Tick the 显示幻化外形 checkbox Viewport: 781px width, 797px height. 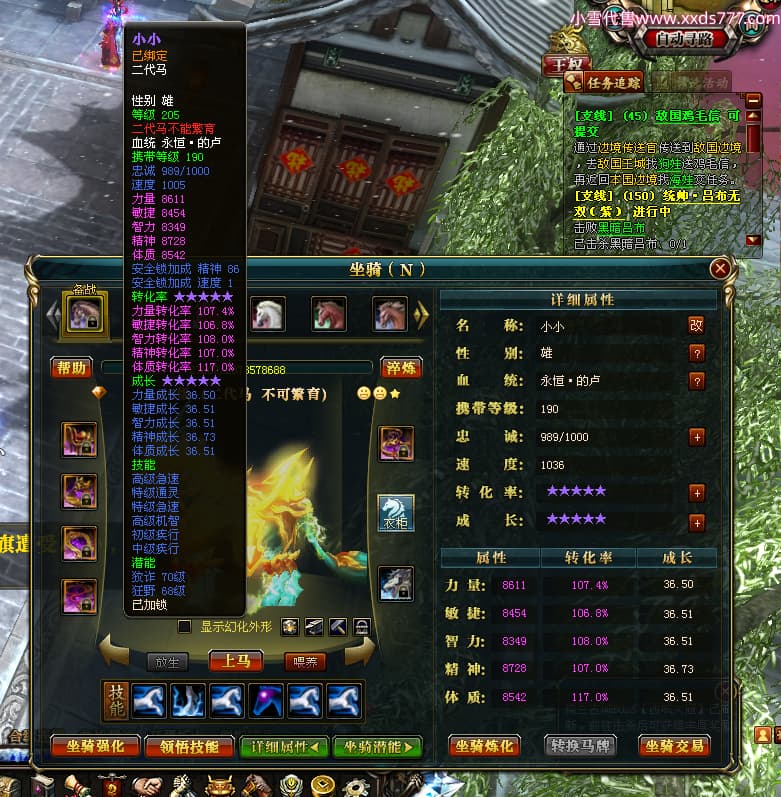(184, 627)
